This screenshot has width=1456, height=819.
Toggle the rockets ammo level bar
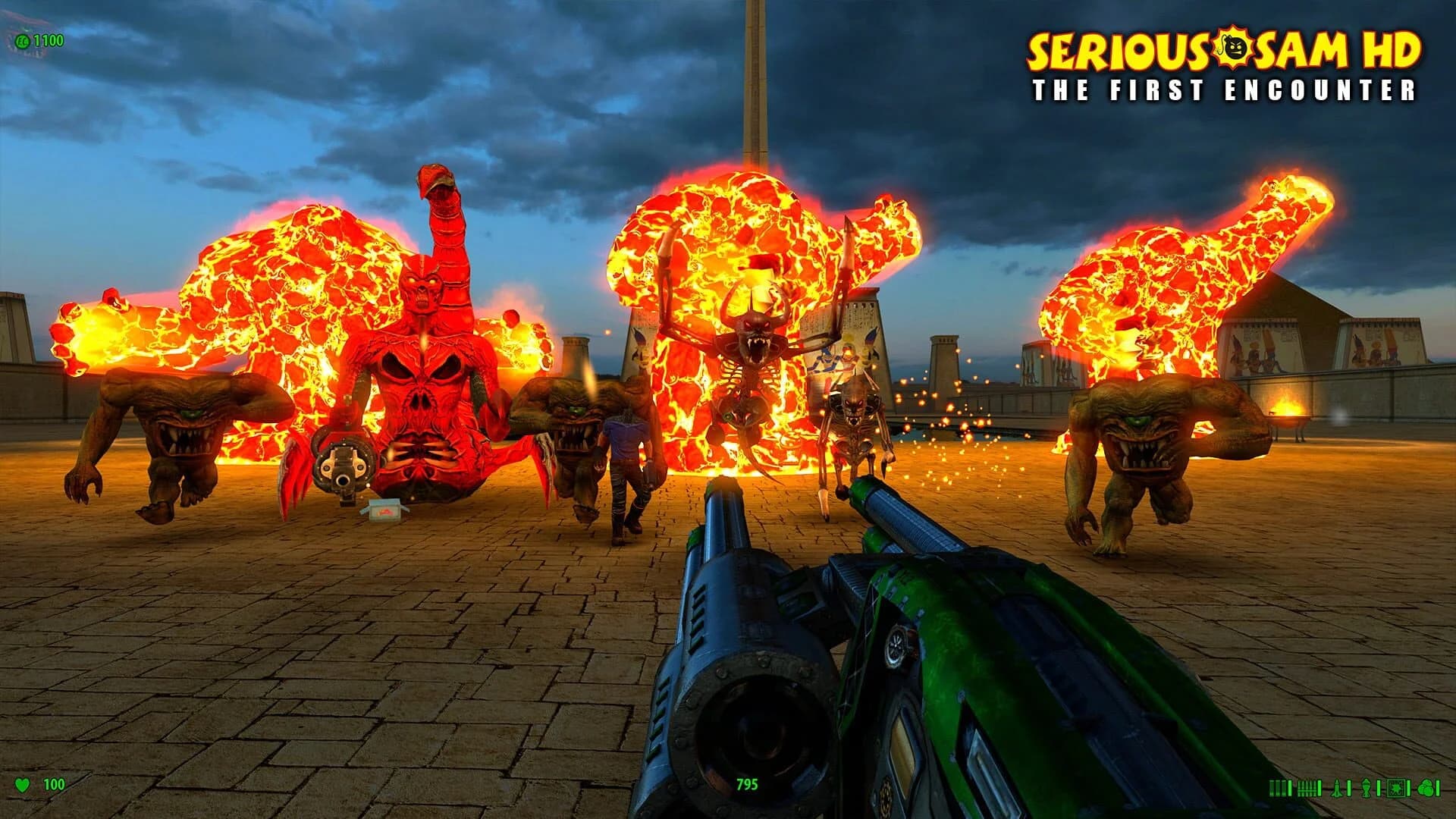pos(1348,789)
